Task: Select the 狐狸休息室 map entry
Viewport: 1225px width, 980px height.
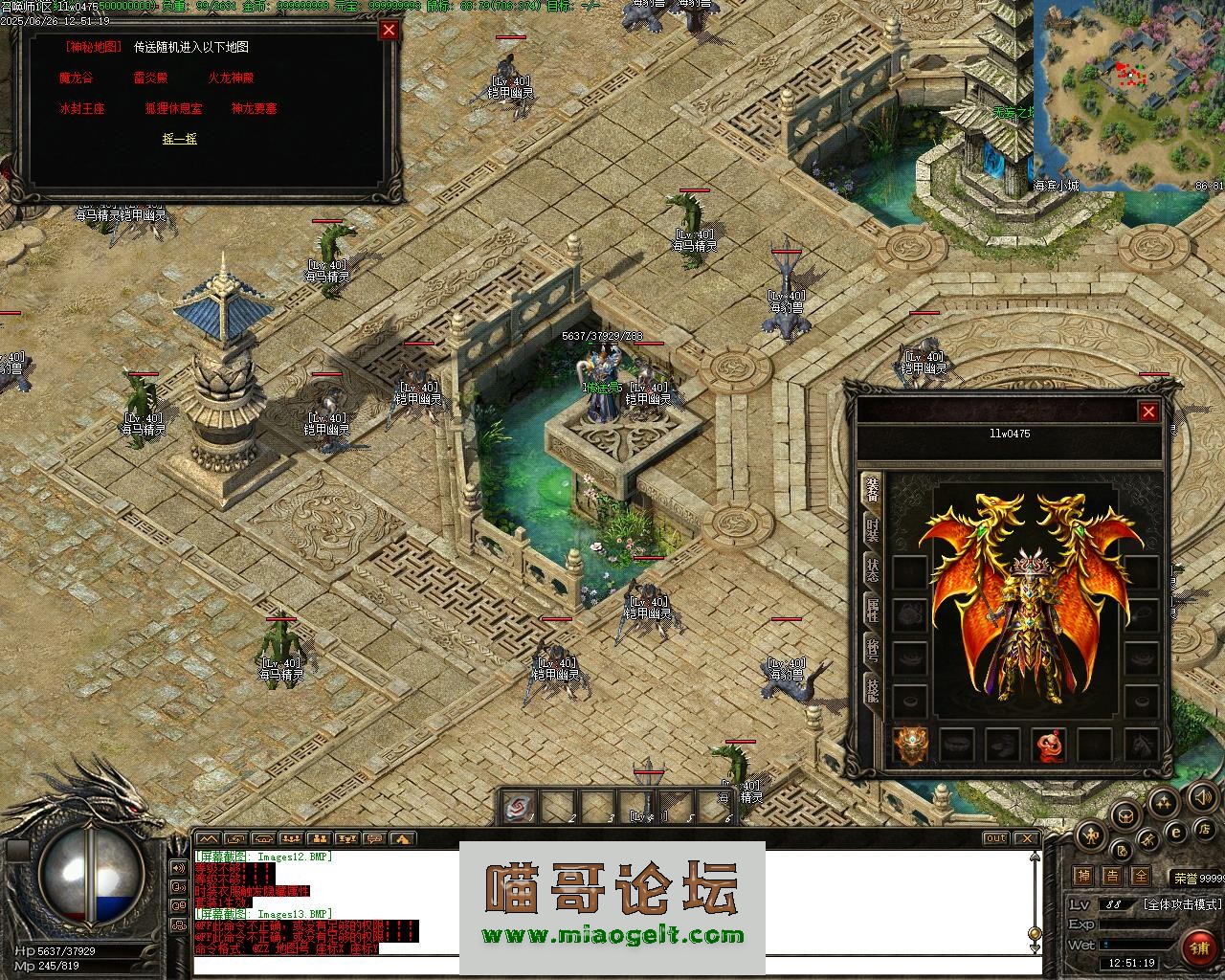Action: click(173, 109)
